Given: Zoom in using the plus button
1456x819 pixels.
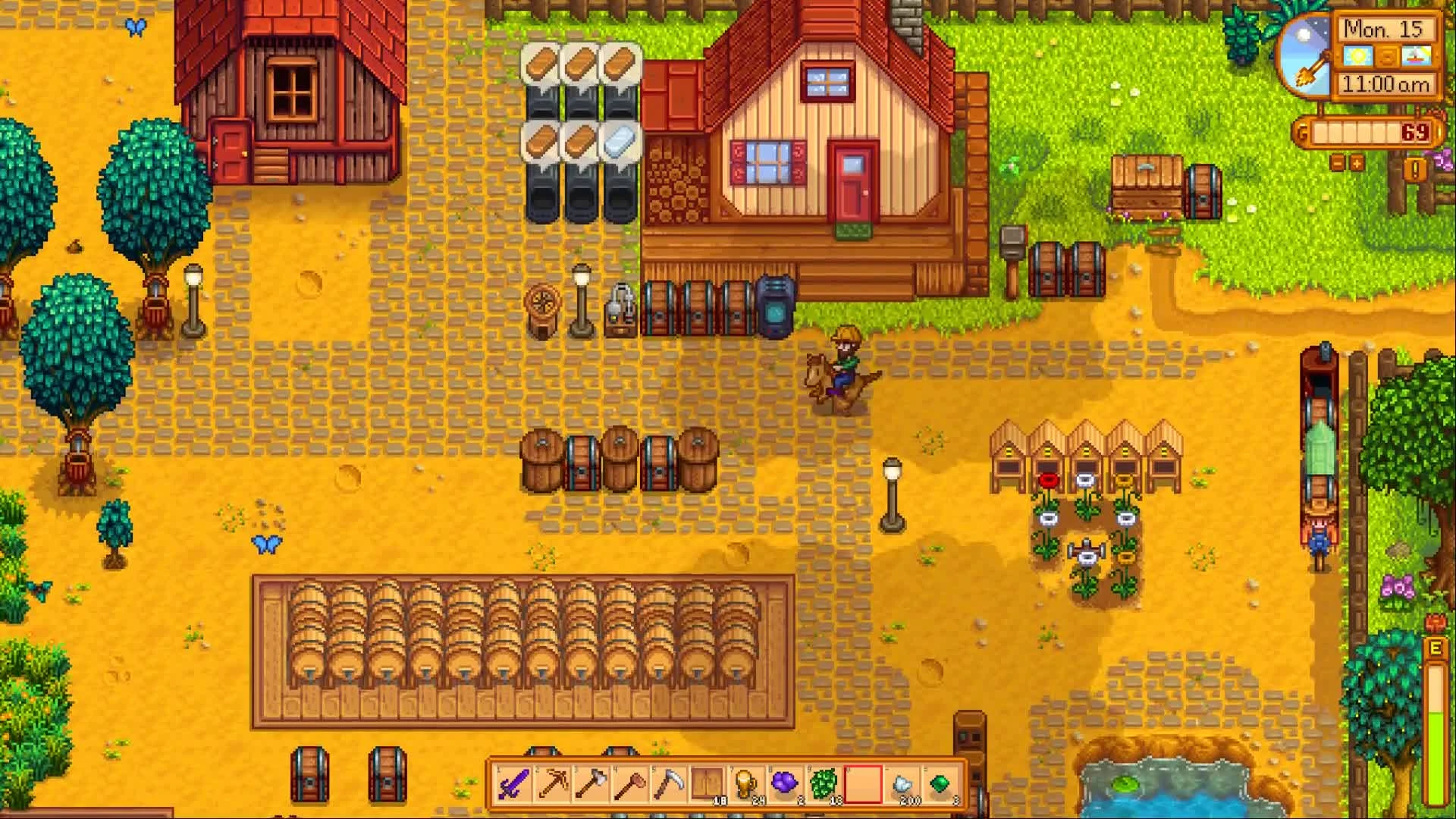Looking at the screenshot, I should (x=1356, y=164).
